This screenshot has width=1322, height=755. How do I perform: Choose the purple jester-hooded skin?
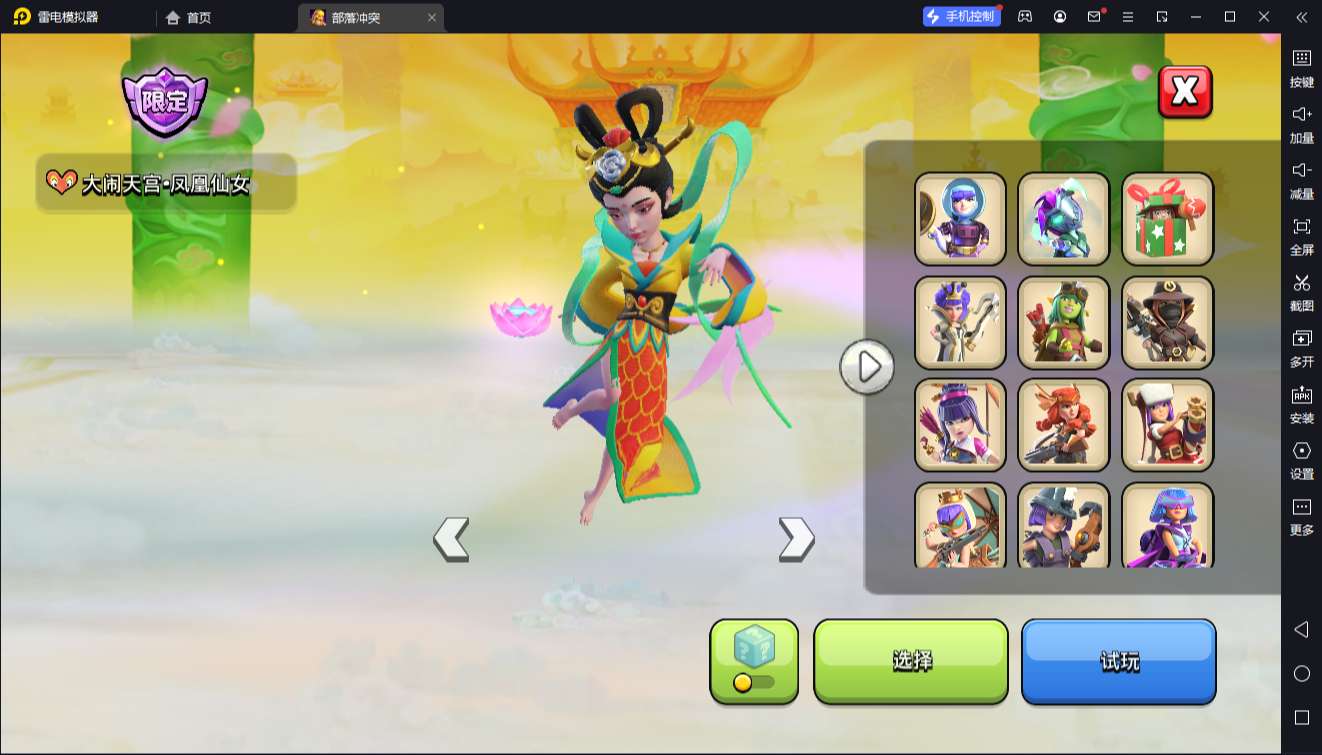(x=1063, y=219)
